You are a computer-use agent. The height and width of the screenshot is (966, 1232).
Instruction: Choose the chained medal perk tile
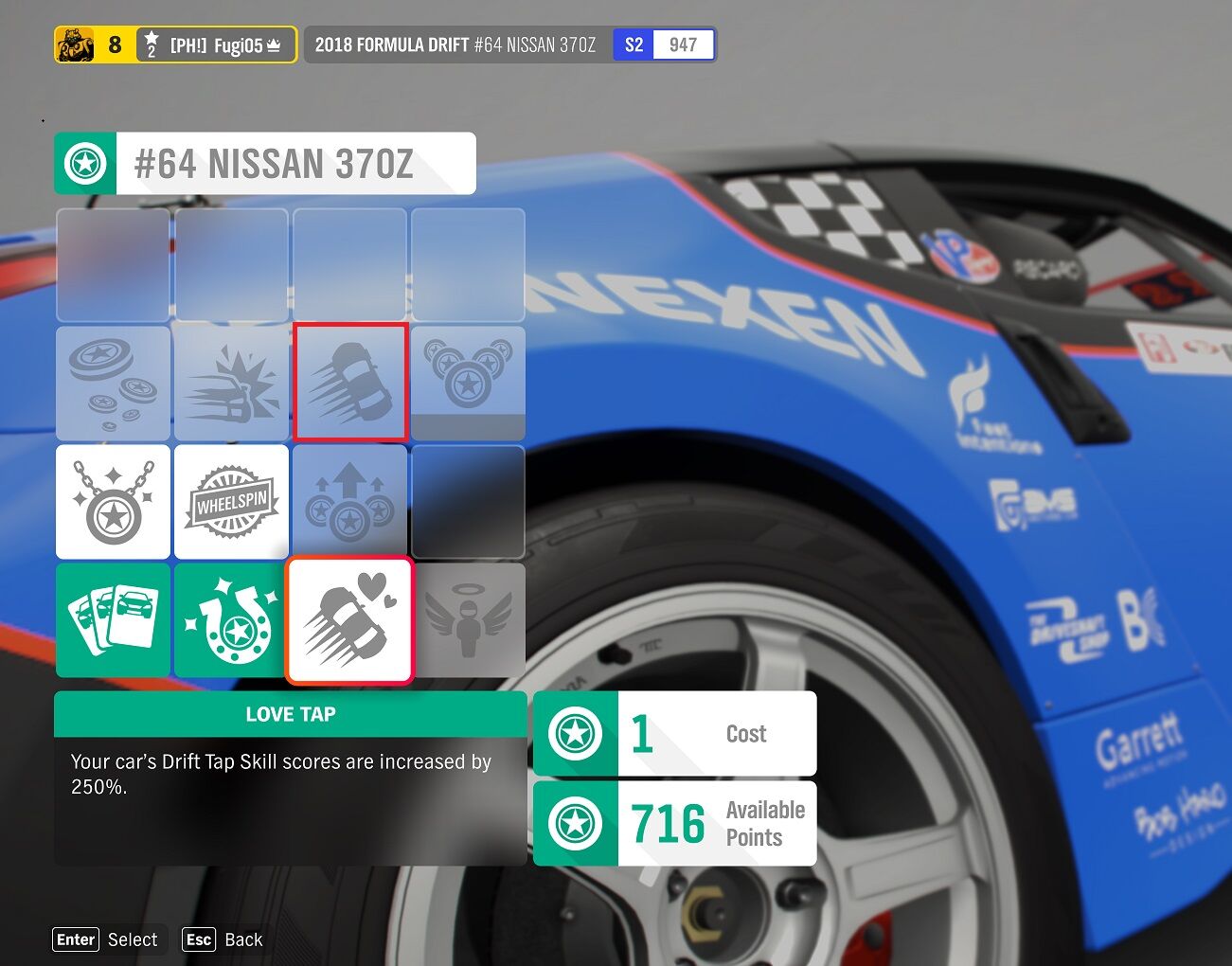[x=113, y=502]
